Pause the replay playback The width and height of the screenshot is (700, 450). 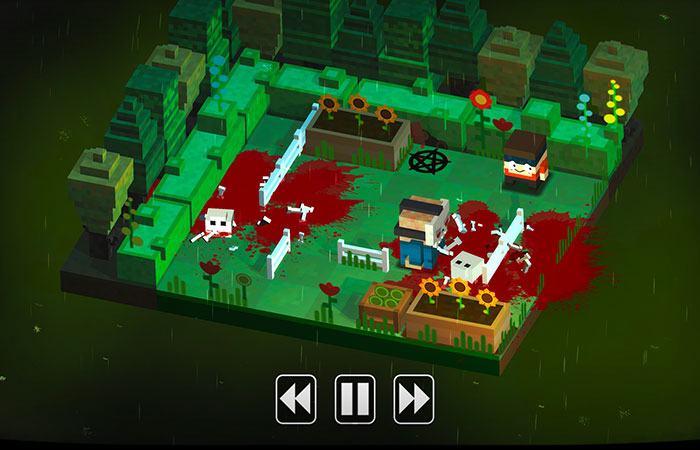coord(354,399)
